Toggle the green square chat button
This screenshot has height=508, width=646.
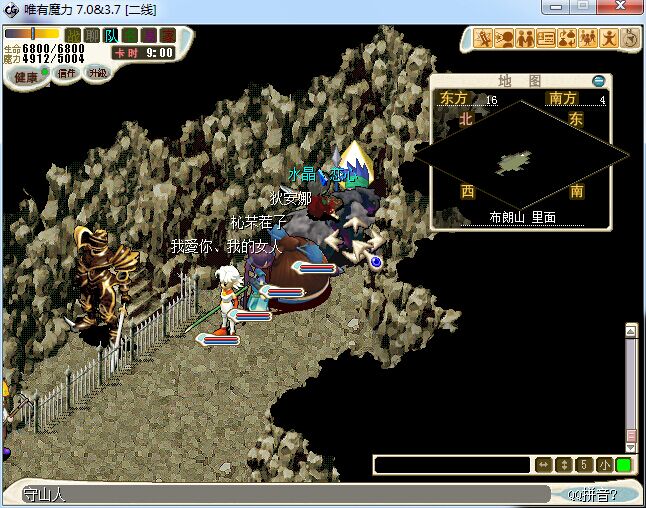tap(623, 465)
